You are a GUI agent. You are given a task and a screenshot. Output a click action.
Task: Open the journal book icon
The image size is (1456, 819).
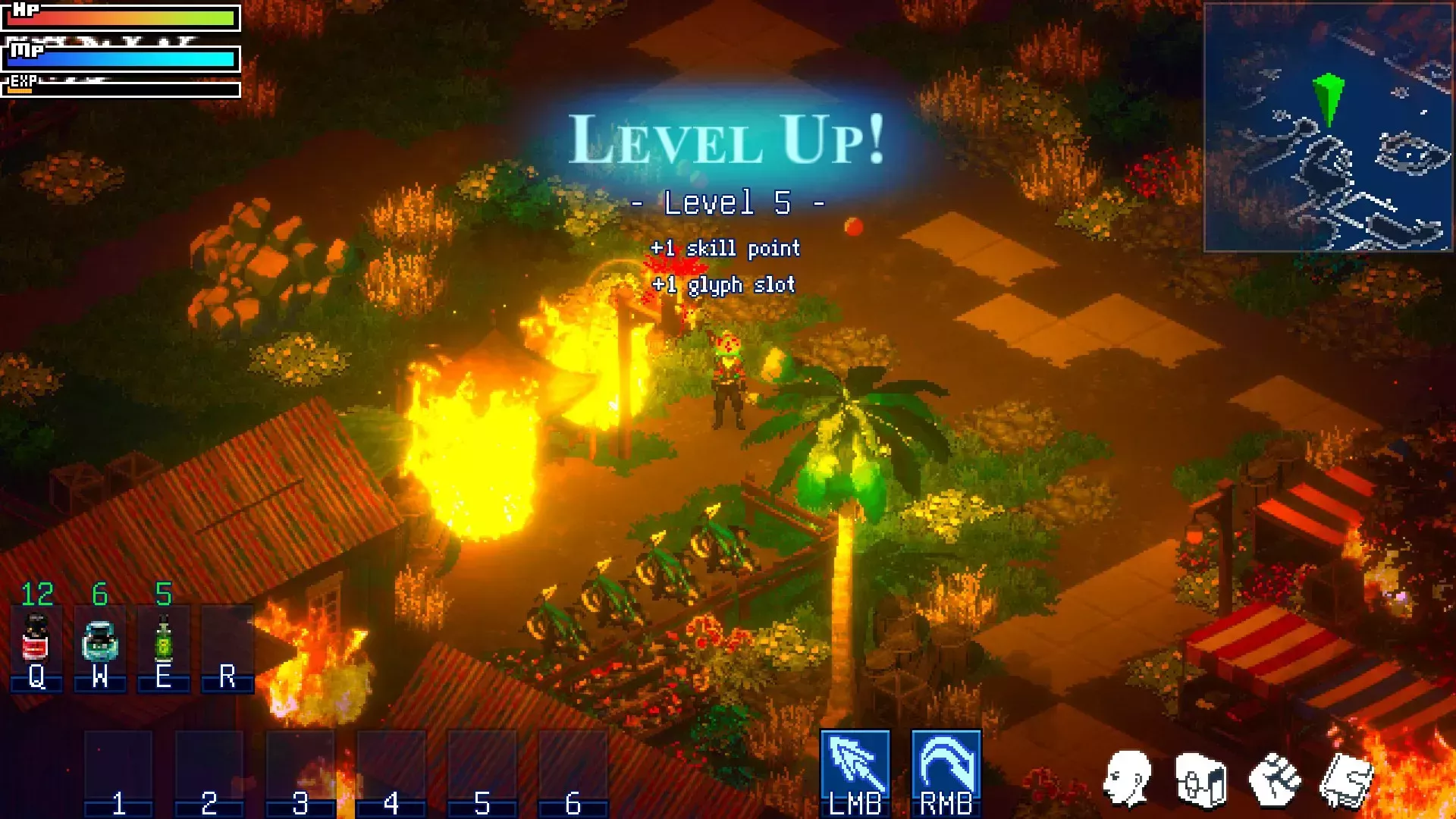1345,780
